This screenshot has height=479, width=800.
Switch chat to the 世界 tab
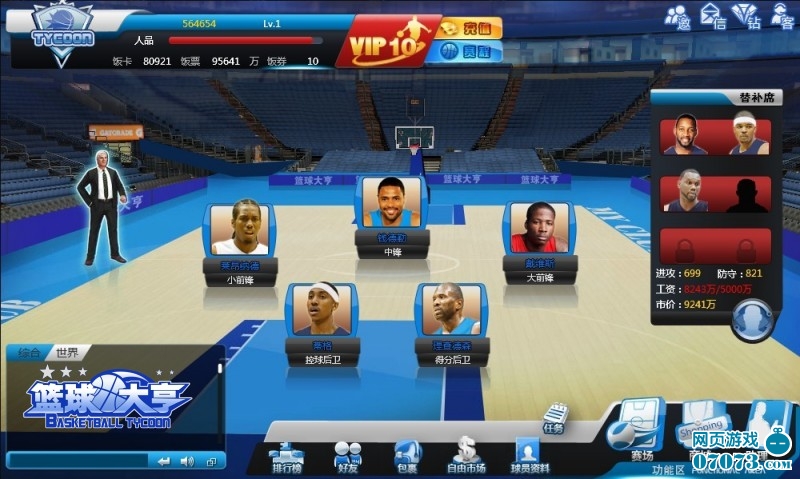[x=67, y=353]
